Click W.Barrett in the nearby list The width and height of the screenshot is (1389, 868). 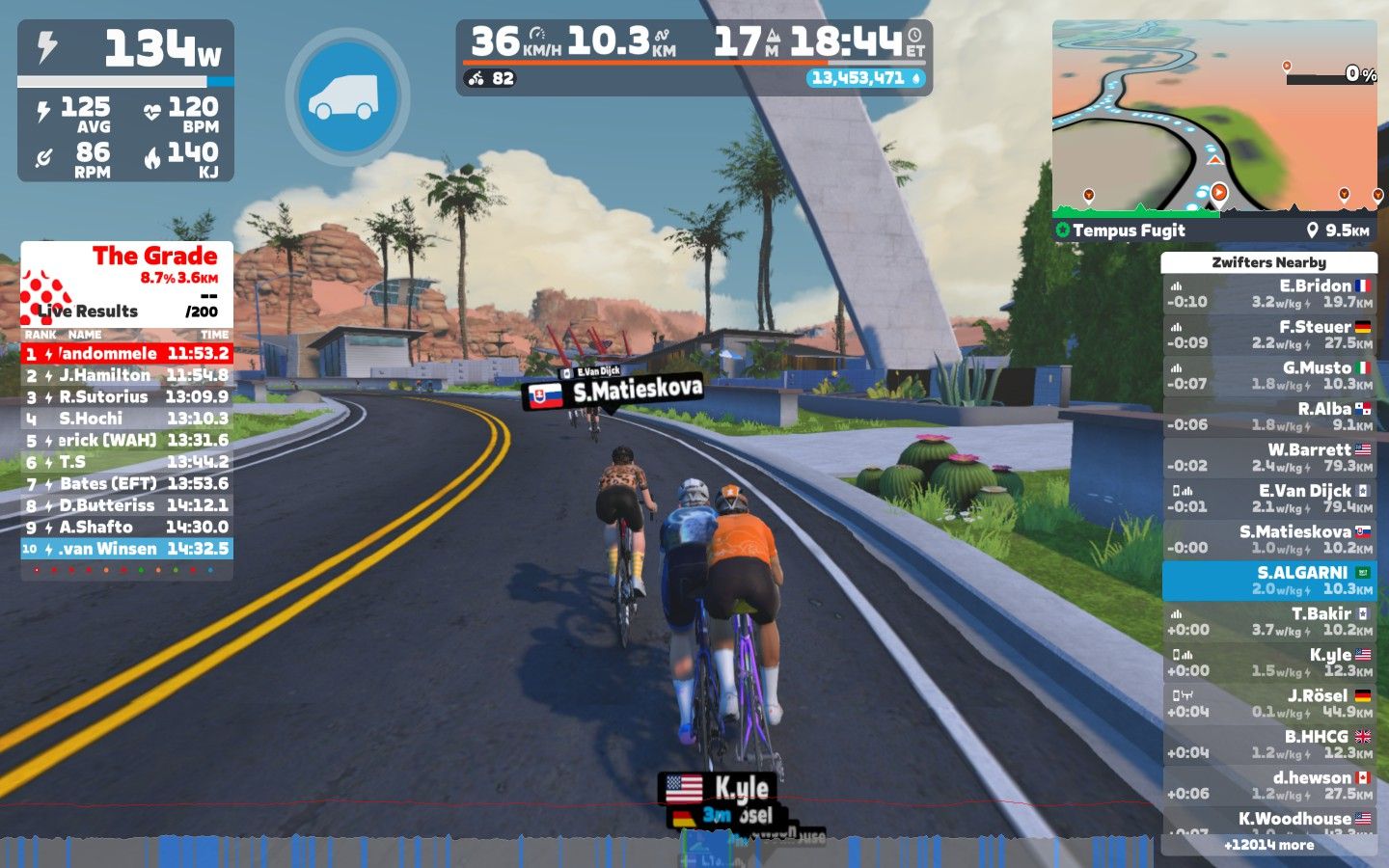tap(1268, 458)
